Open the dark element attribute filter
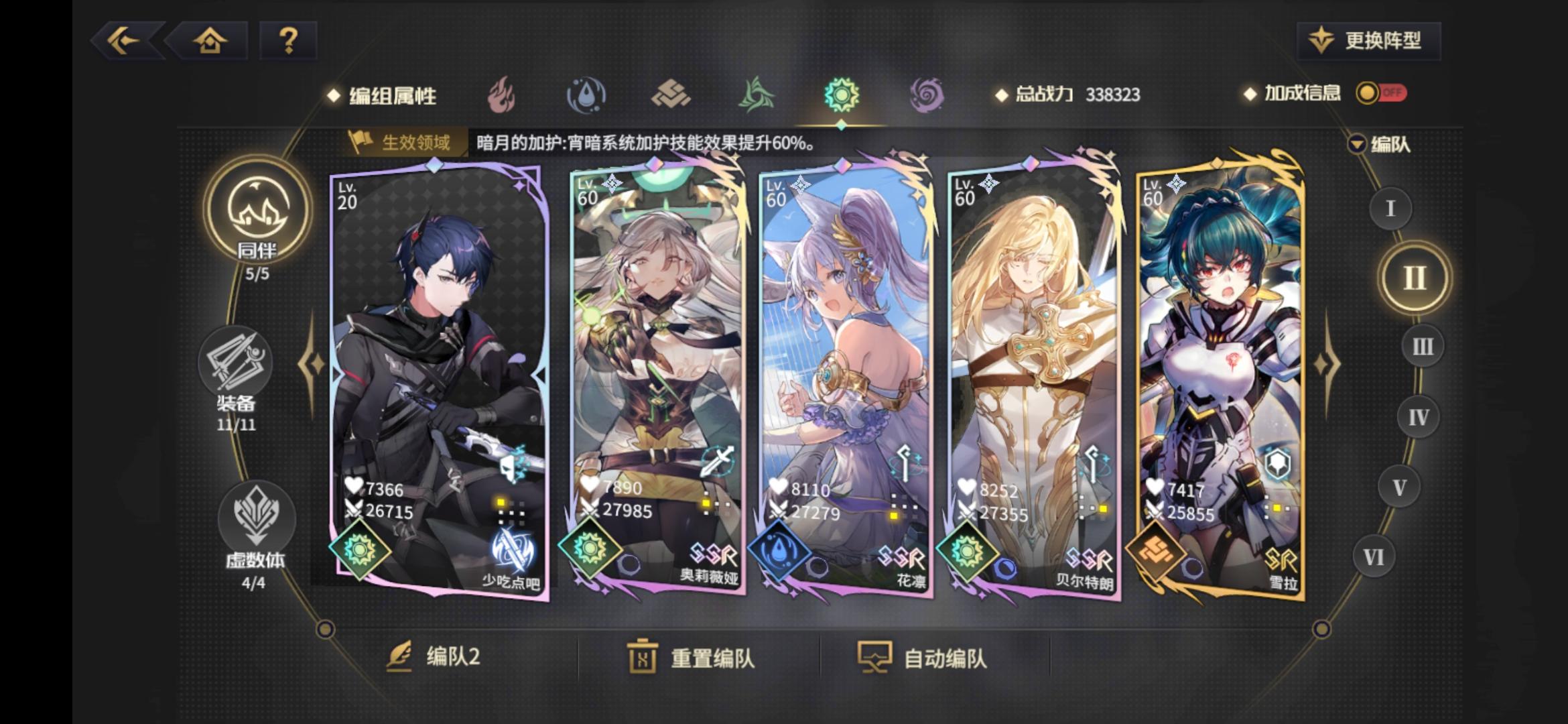Viewport: 1568px width, 724px height. (928, 96)
